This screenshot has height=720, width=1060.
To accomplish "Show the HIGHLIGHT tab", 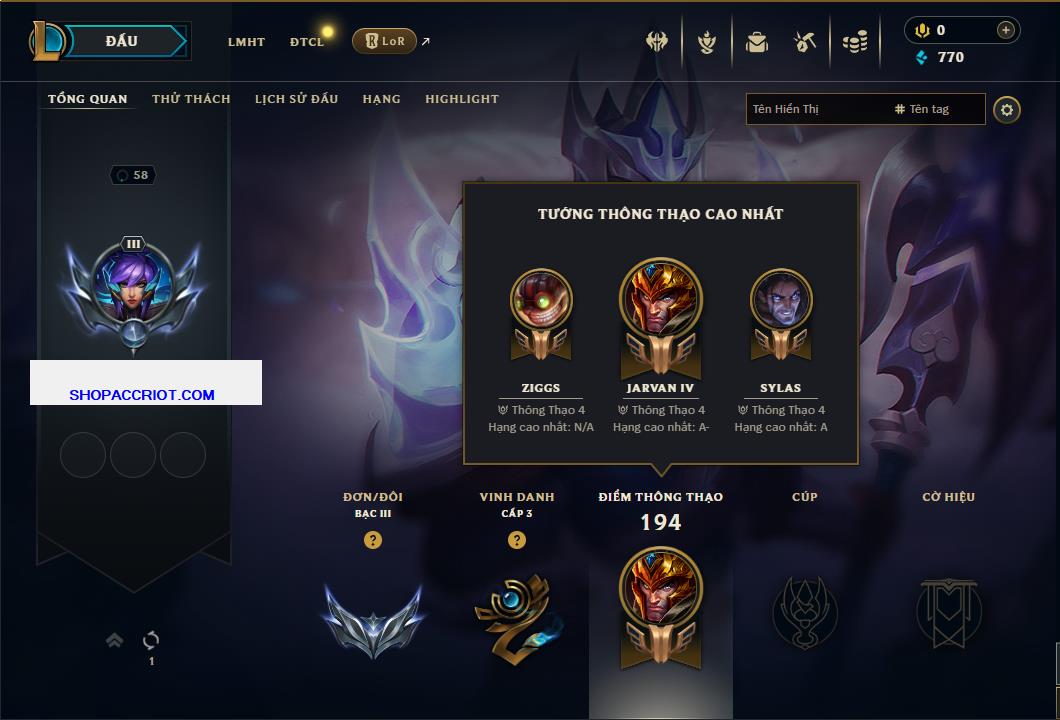I will (x=461, y=99).
